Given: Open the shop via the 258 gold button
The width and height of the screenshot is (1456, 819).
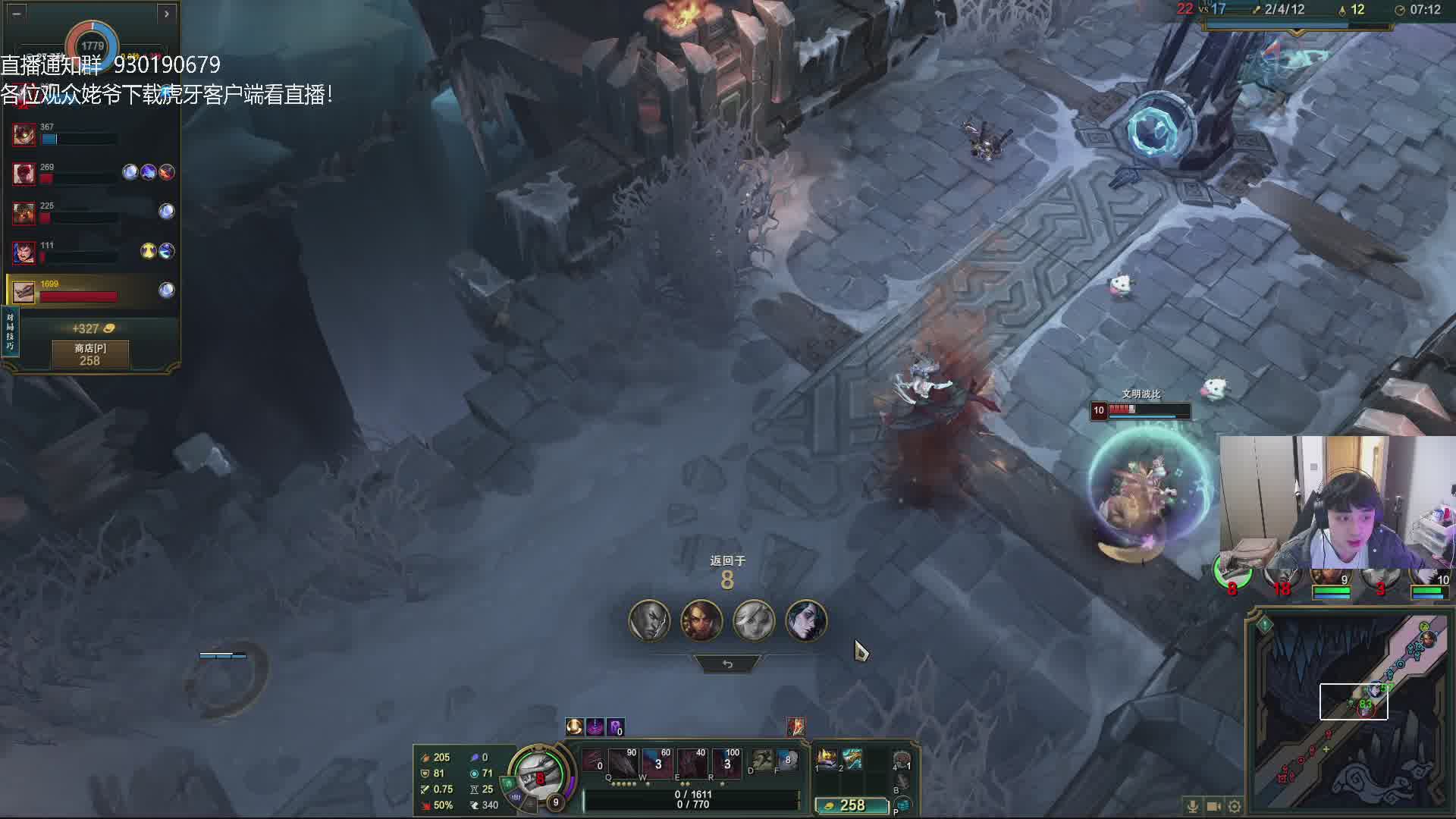Looking at the screenshot, I should click(x=851, y=805).
